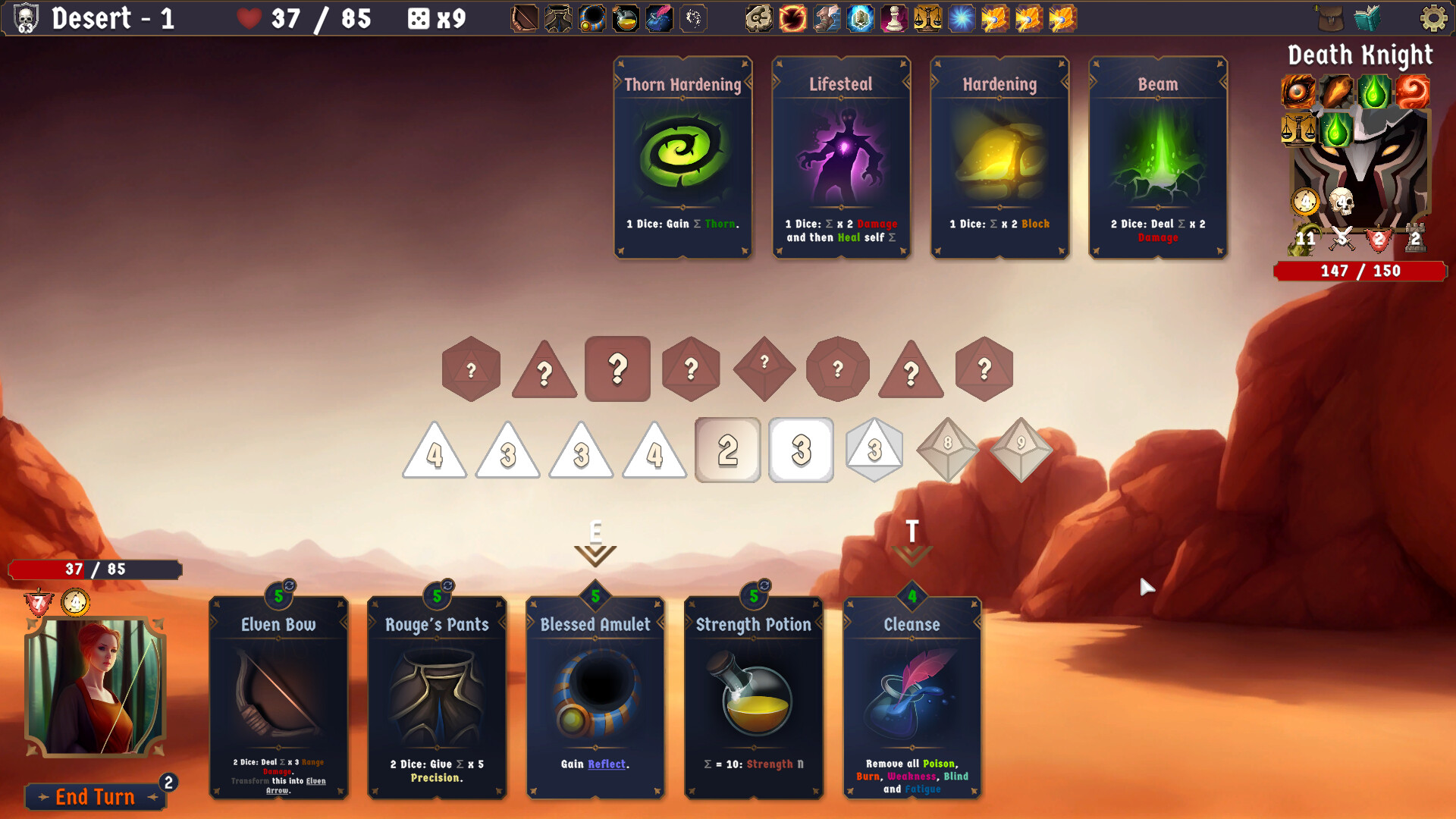1456x819 pixels.
Task: Click the Blessed Amulet icon in the top toolbar
Action: (x=591, y=19)
